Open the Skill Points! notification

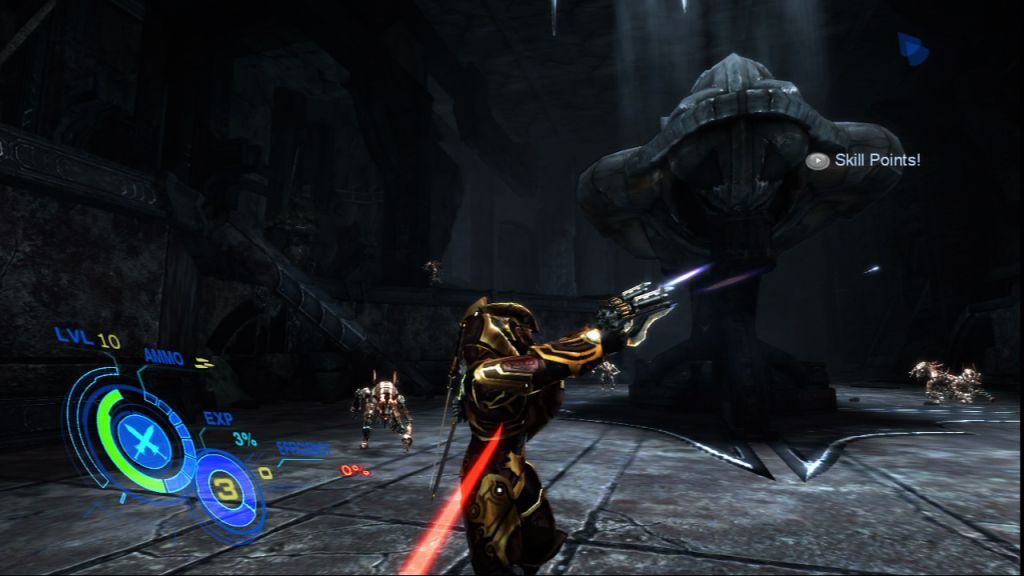point(863,160)
